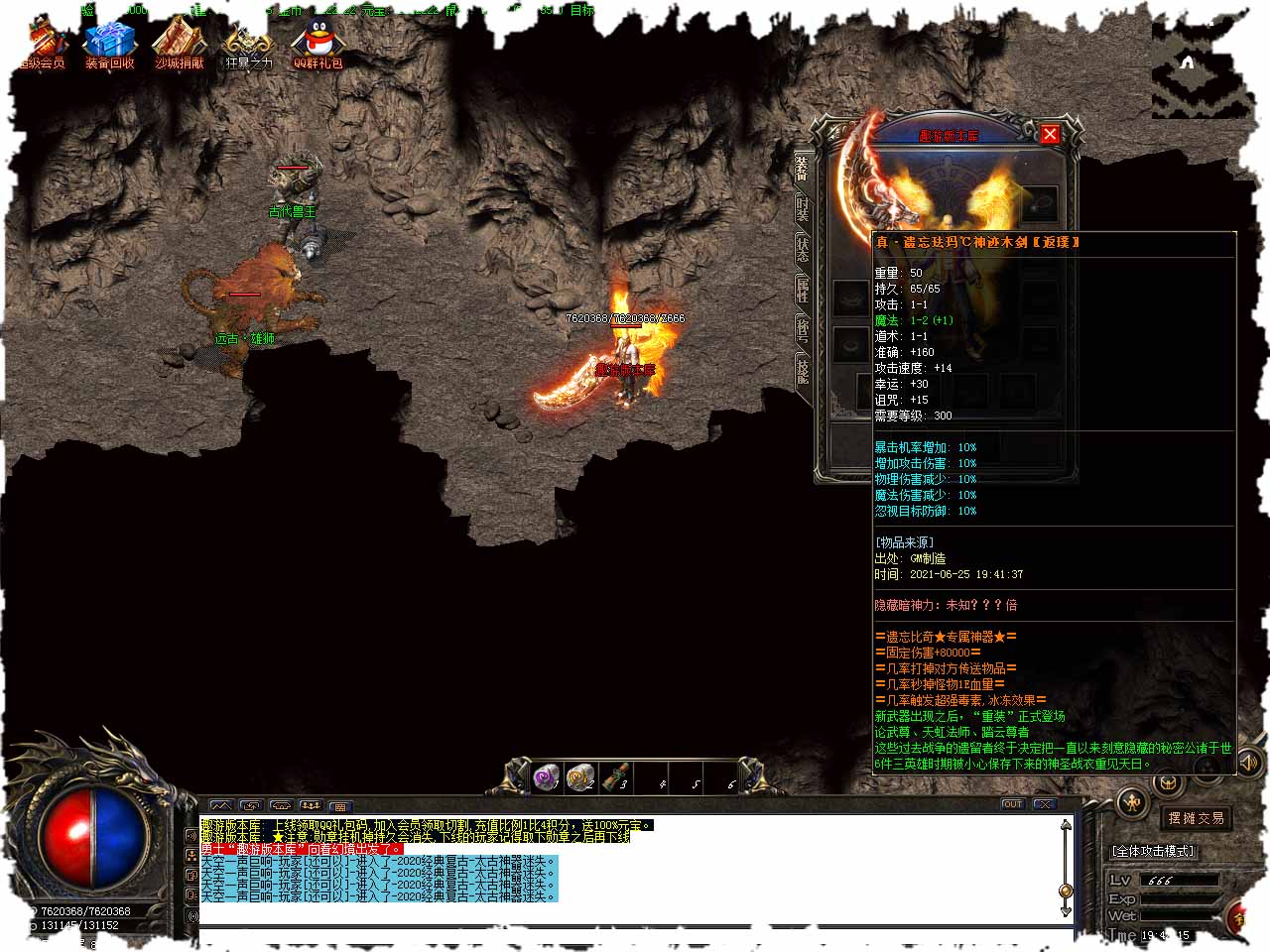Toggle the 全体攻击模式 attack mode
Viewport: 1270px width, 952px height.
click(x=1153, y=851)
